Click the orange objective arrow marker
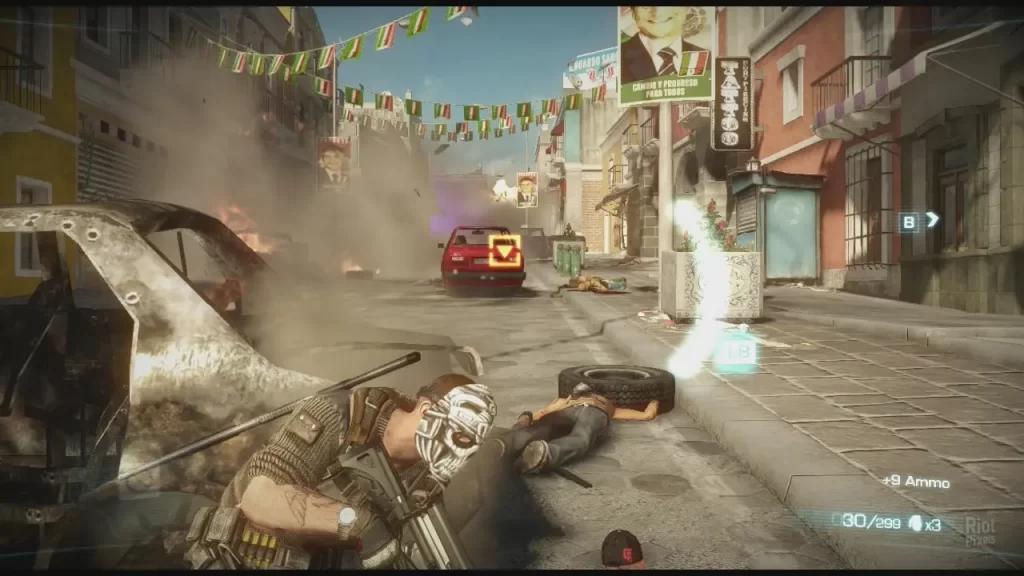The width and height of the screenshot is (1024, 576). point(505,250)
